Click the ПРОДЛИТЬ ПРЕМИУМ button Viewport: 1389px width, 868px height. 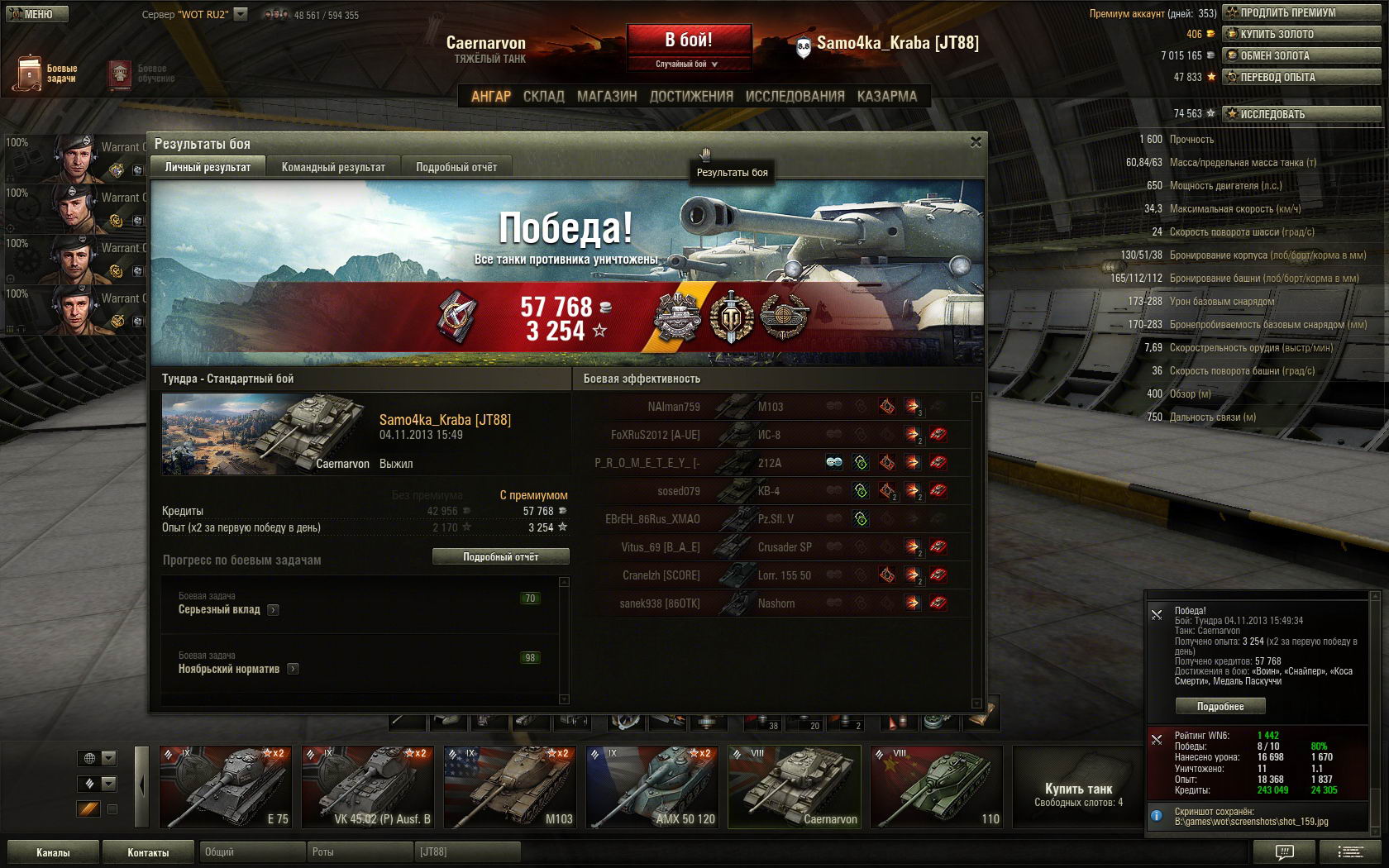(1301, 12)
